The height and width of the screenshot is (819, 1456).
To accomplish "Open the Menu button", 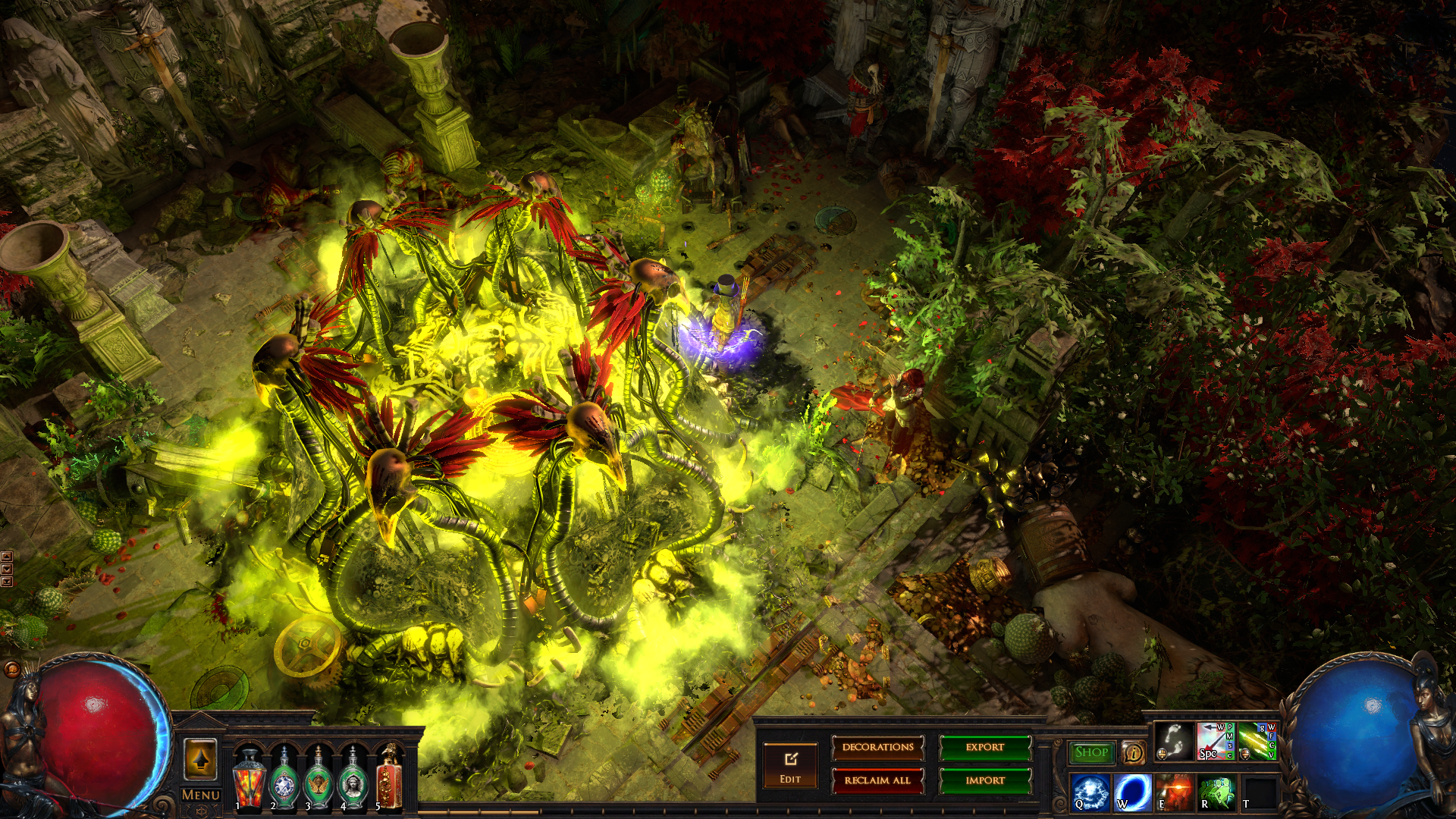I will (201, 795).
